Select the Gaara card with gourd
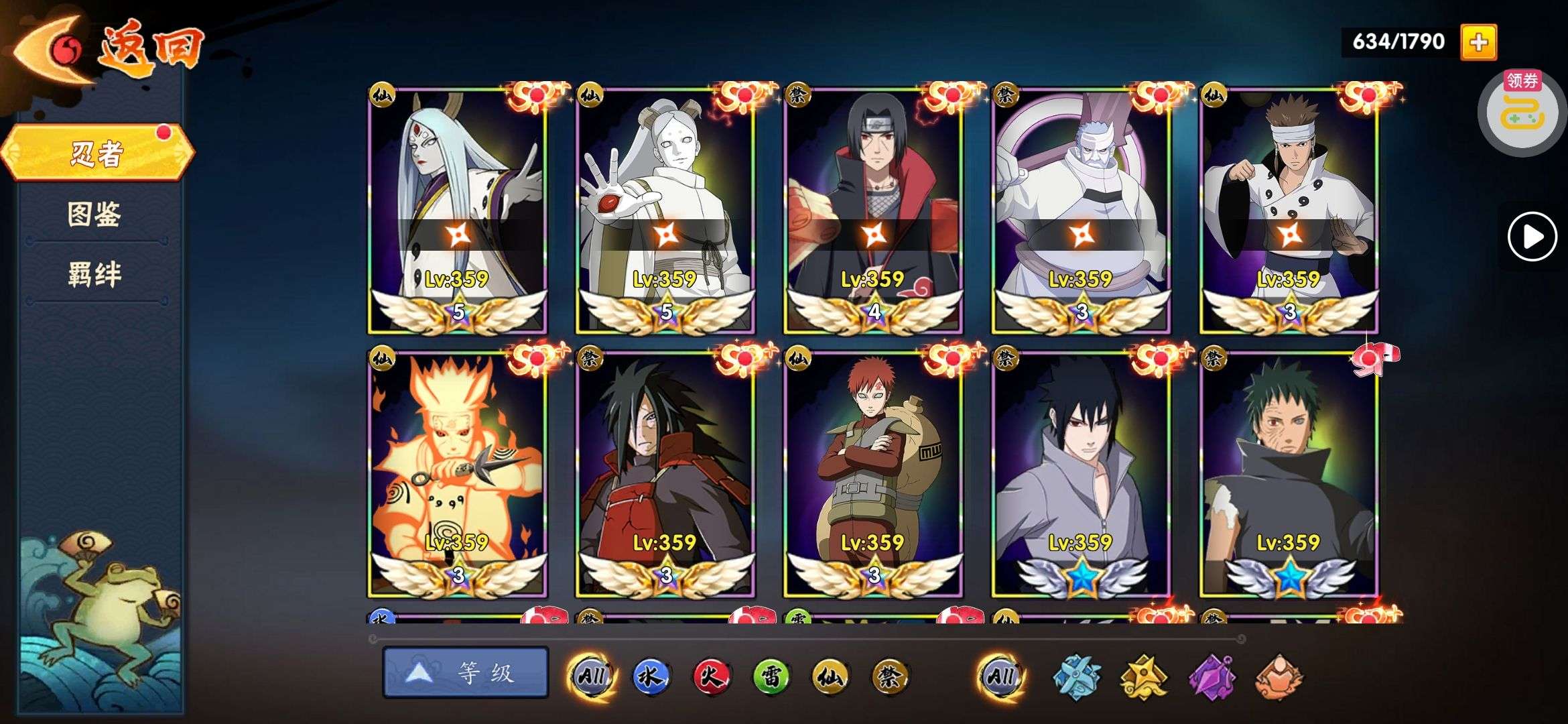 click(873, 473)
